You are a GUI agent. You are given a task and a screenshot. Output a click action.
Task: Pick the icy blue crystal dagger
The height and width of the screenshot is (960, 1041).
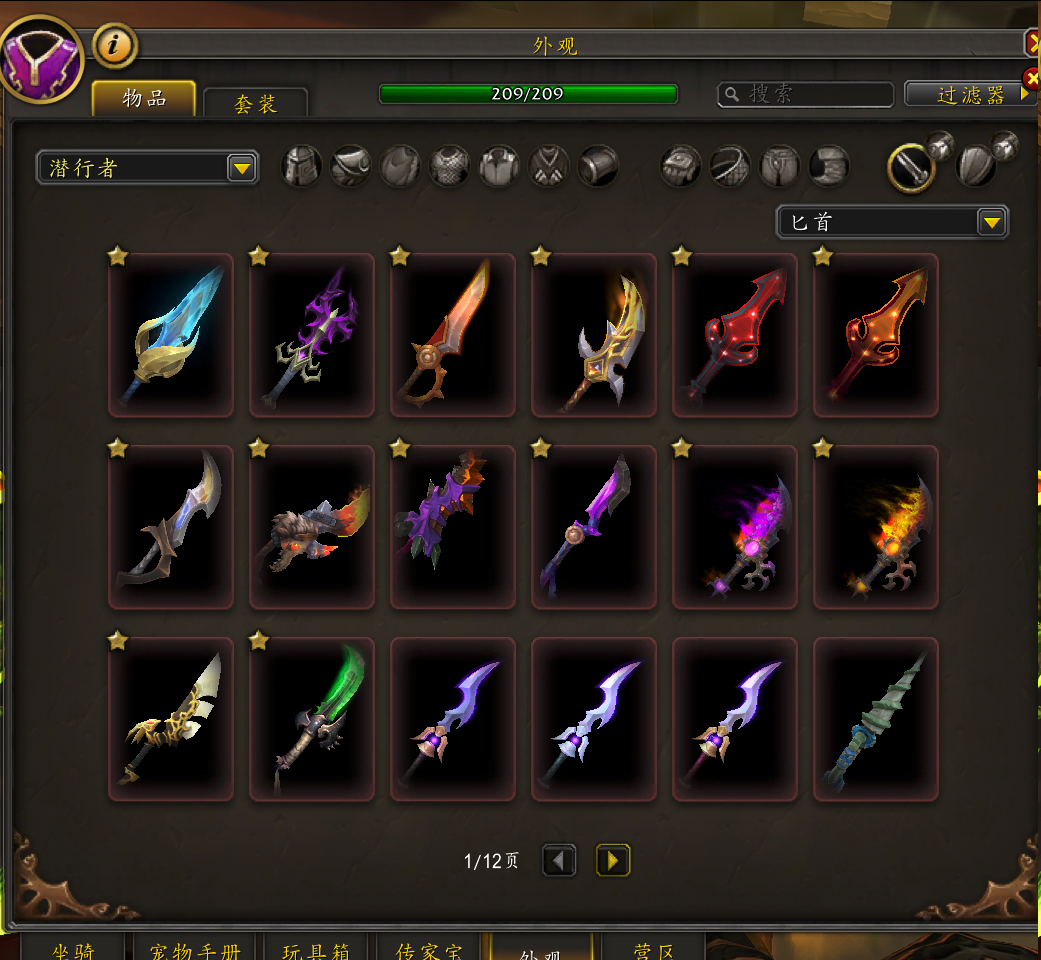[171, 334]
